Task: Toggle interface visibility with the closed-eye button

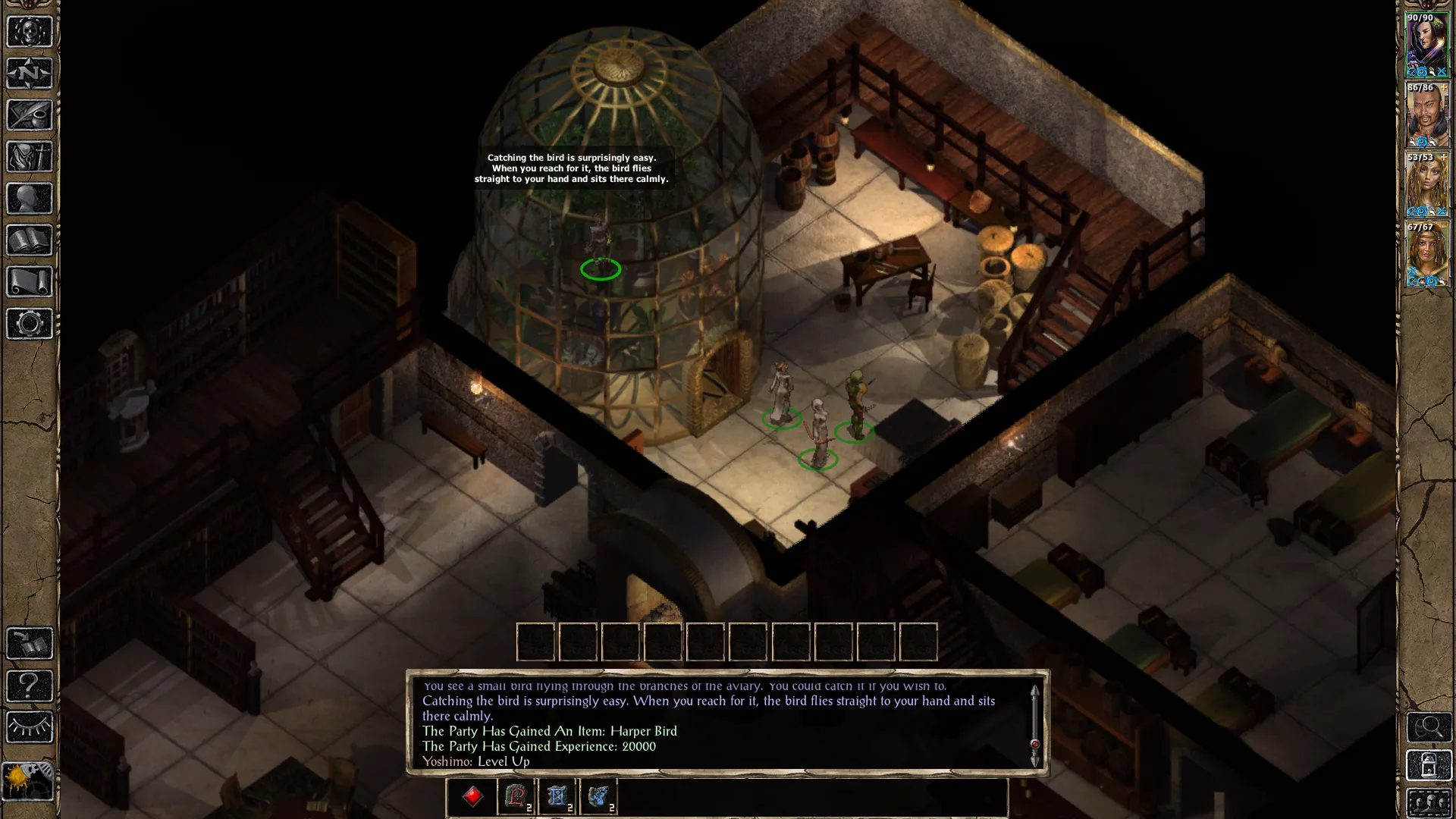Action: point(29,727)
